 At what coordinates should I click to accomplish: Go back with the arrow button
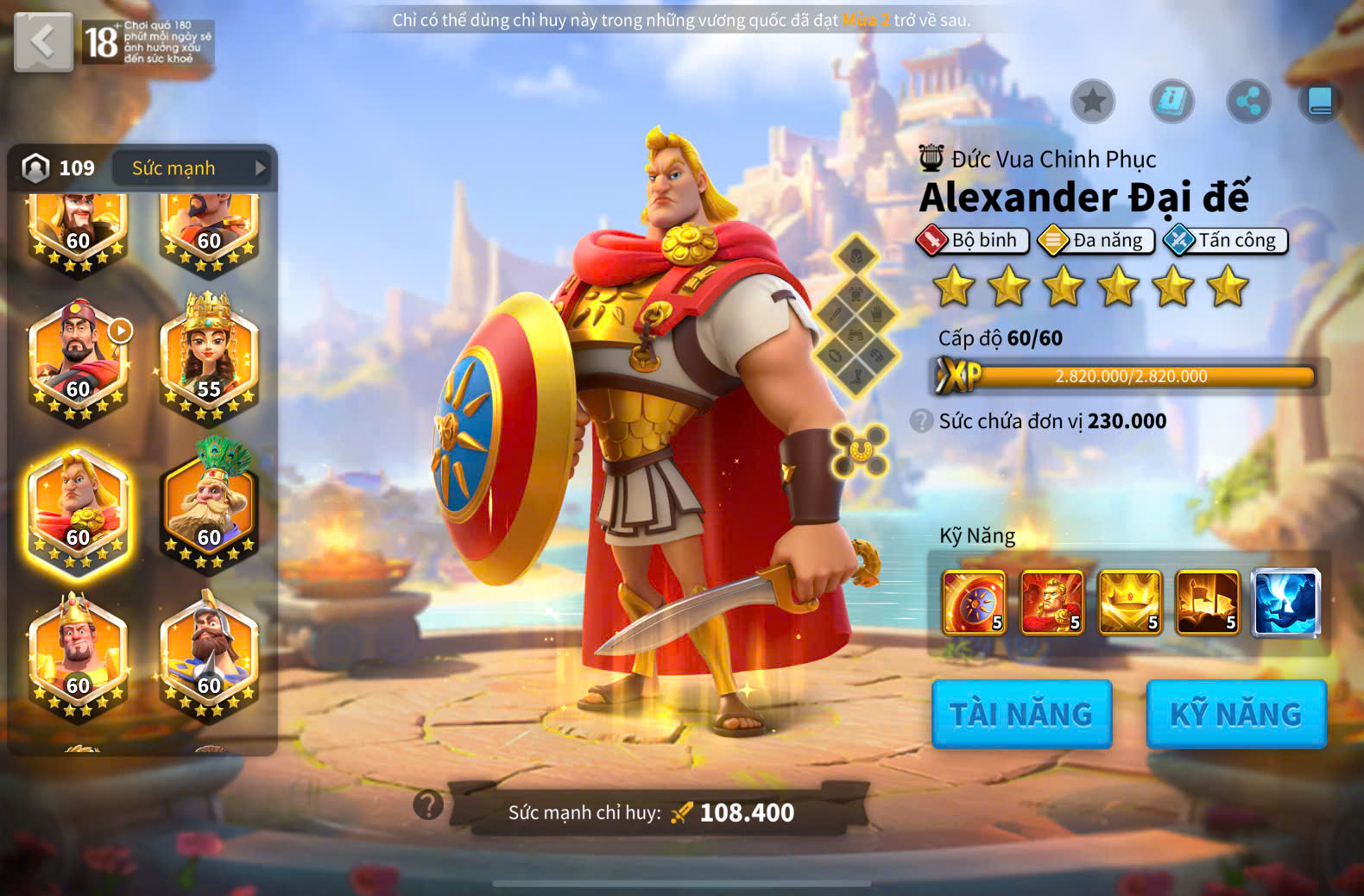43,41
